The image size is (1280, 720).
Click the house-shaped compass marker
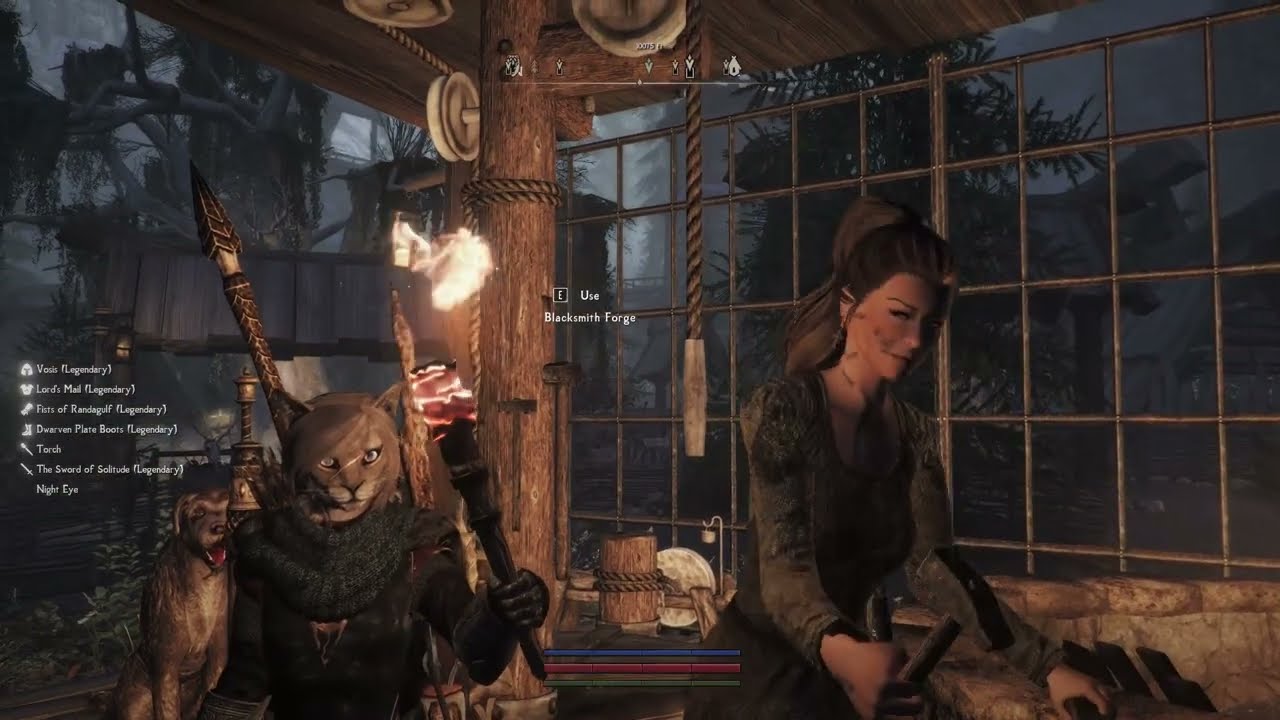732,67
